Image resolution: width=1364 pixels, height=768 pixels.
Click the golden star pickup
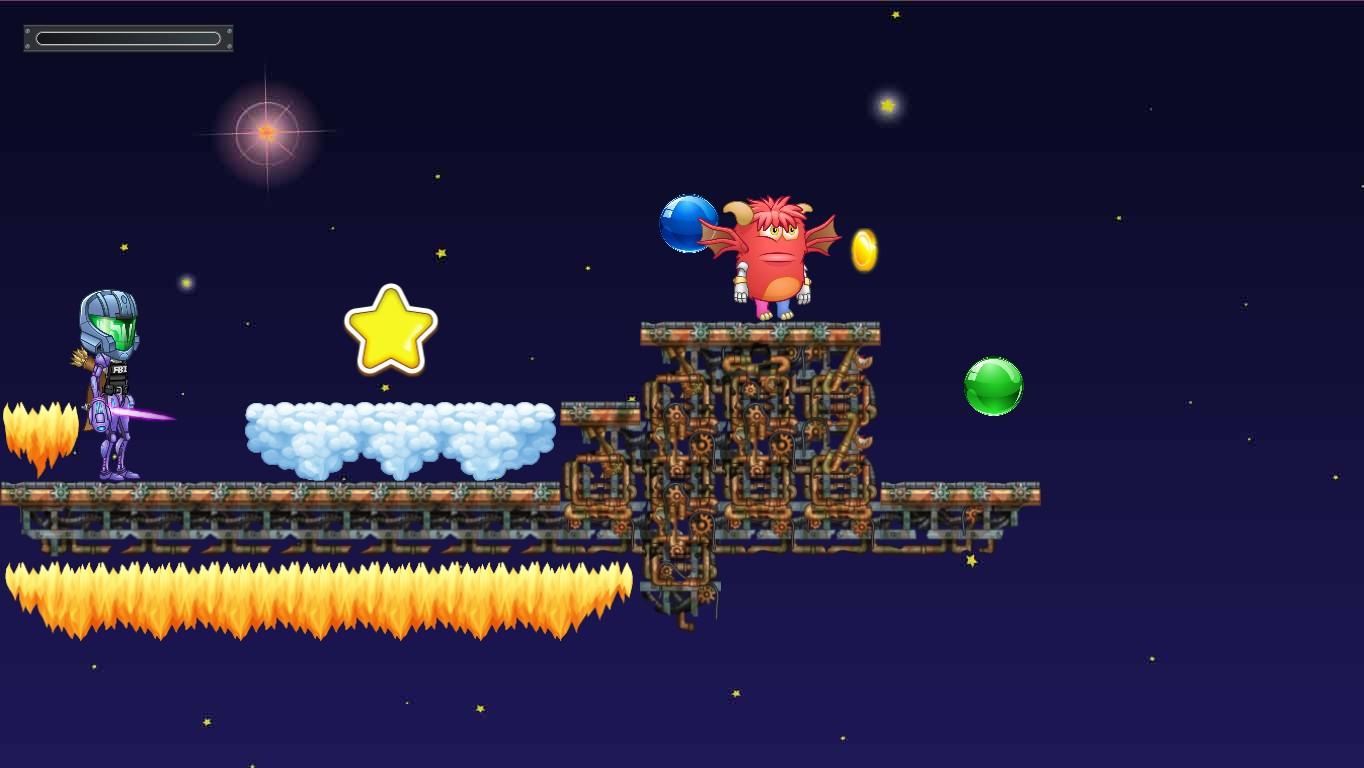click(390, 327)
